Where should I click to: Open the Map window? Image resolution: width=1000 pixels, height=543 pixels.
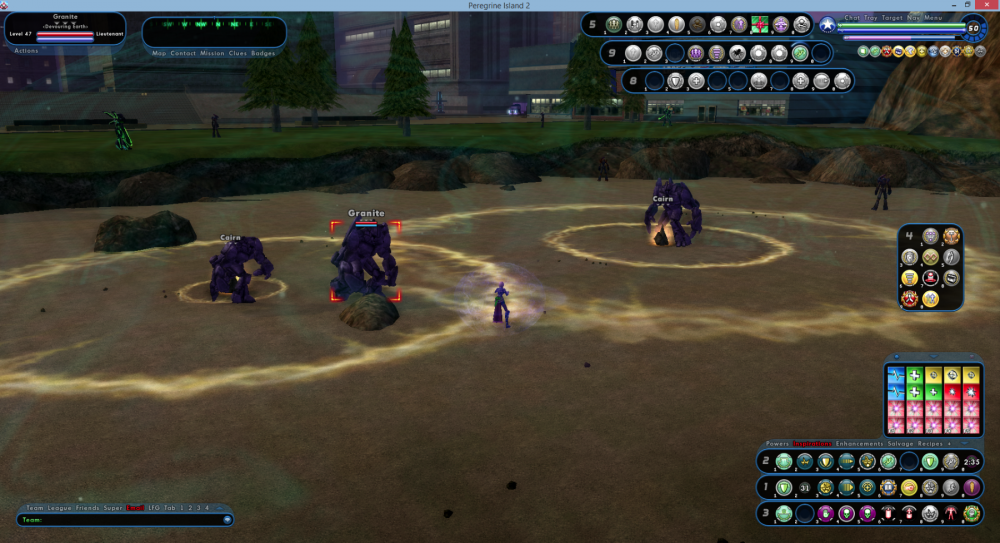coord(159,53)
